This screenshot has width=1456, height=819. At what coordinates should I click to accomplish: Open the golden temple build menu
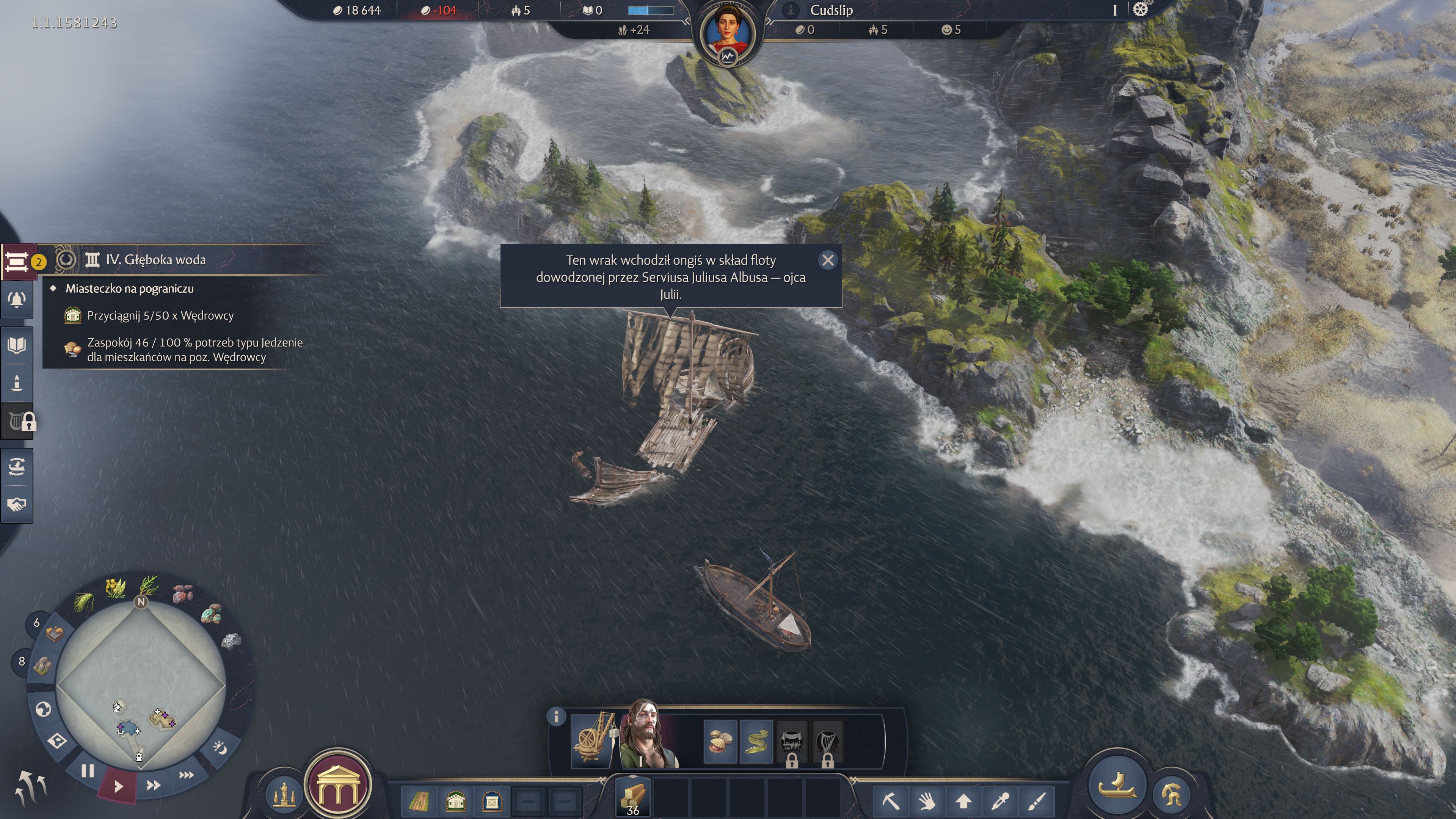(338, 785)
